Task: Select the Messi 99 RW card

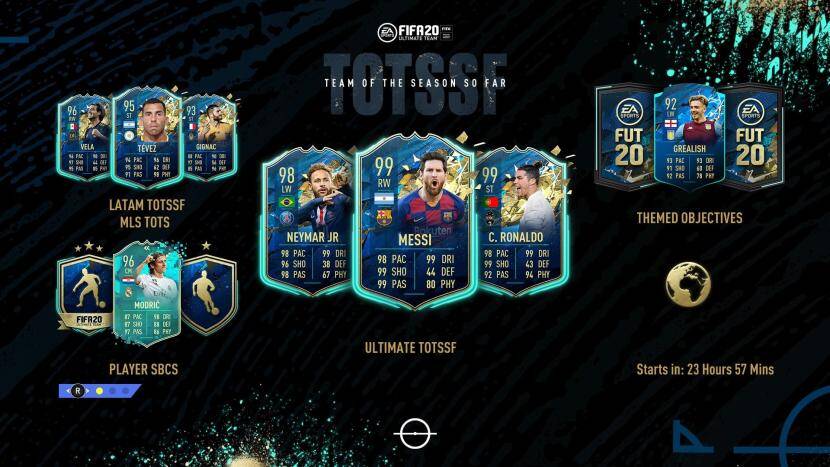Action: [415, 224]
